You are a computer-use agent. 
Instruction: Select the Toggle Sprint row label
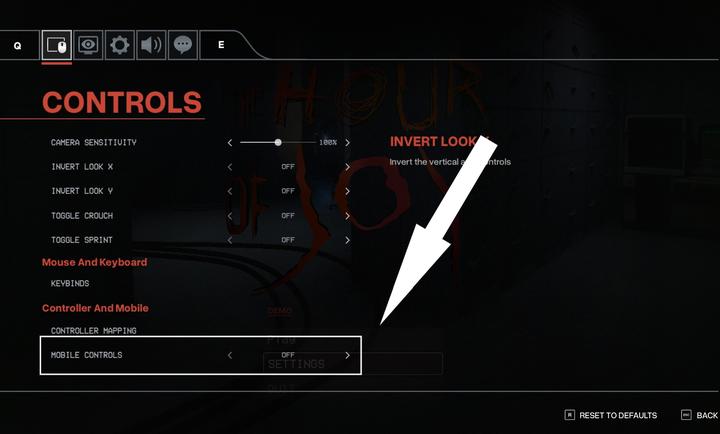(82, 240)
